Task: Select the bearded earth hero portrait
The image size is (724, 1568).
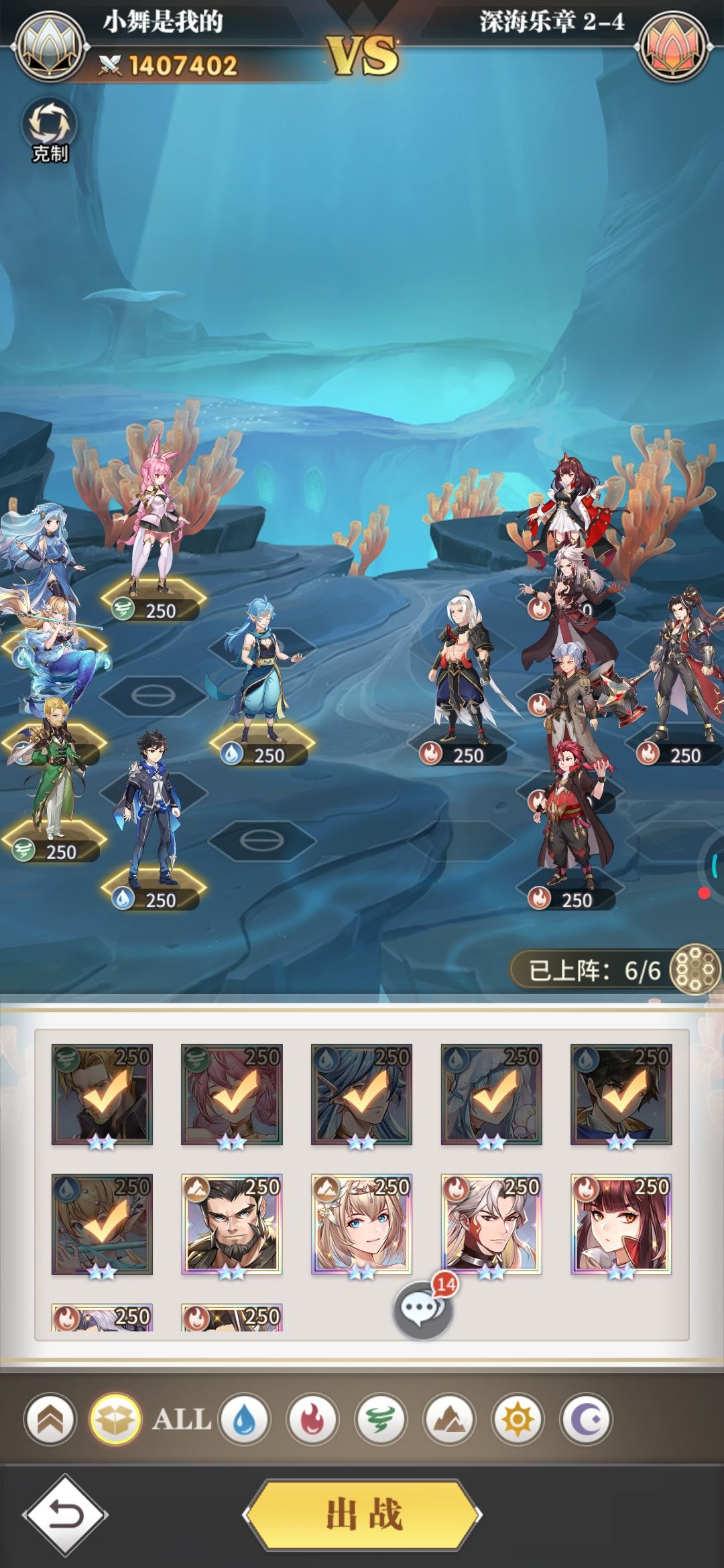Action: click(232, 1224)
